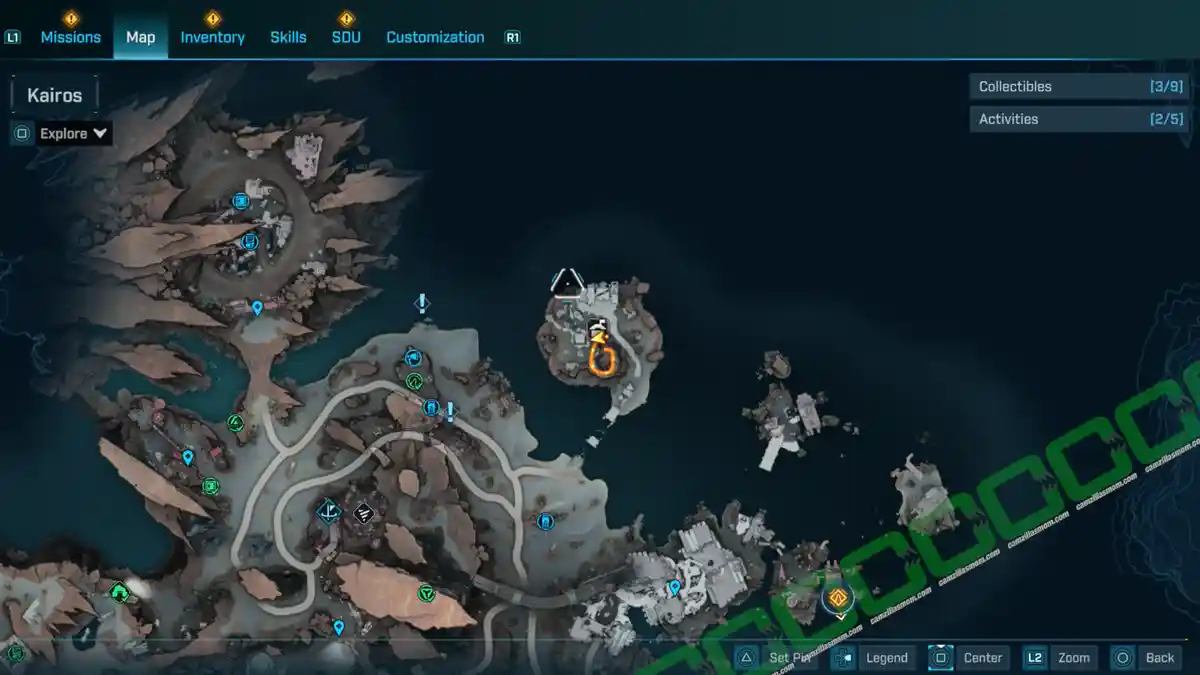Screen dimensions: 1200x675
Task: Switch to the Missions tab
Action: click(x=70, y=37)
